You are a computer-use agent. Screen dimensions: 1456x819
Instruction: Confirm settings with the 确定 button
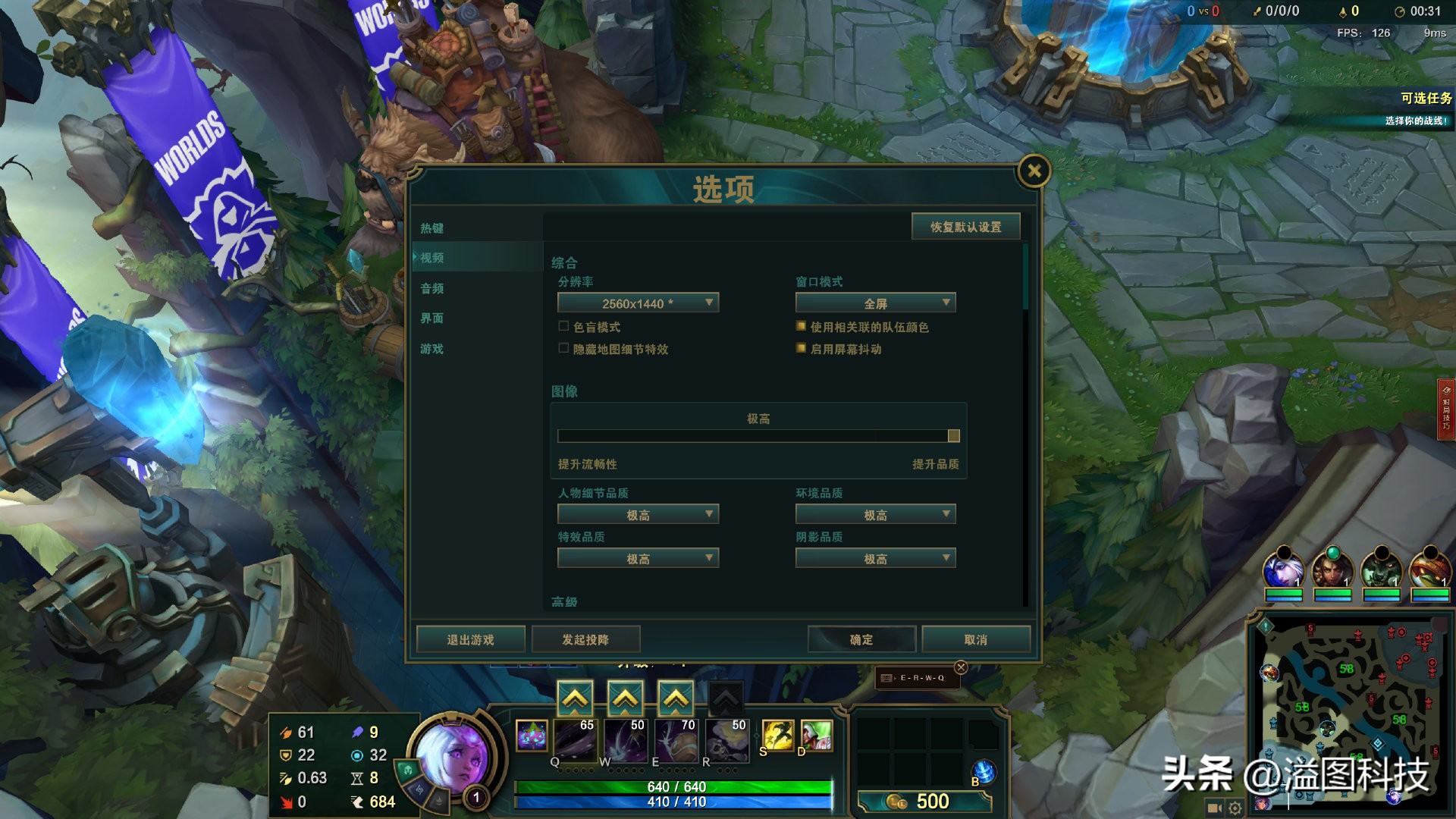pyautogui.click(x=861, y=639)
